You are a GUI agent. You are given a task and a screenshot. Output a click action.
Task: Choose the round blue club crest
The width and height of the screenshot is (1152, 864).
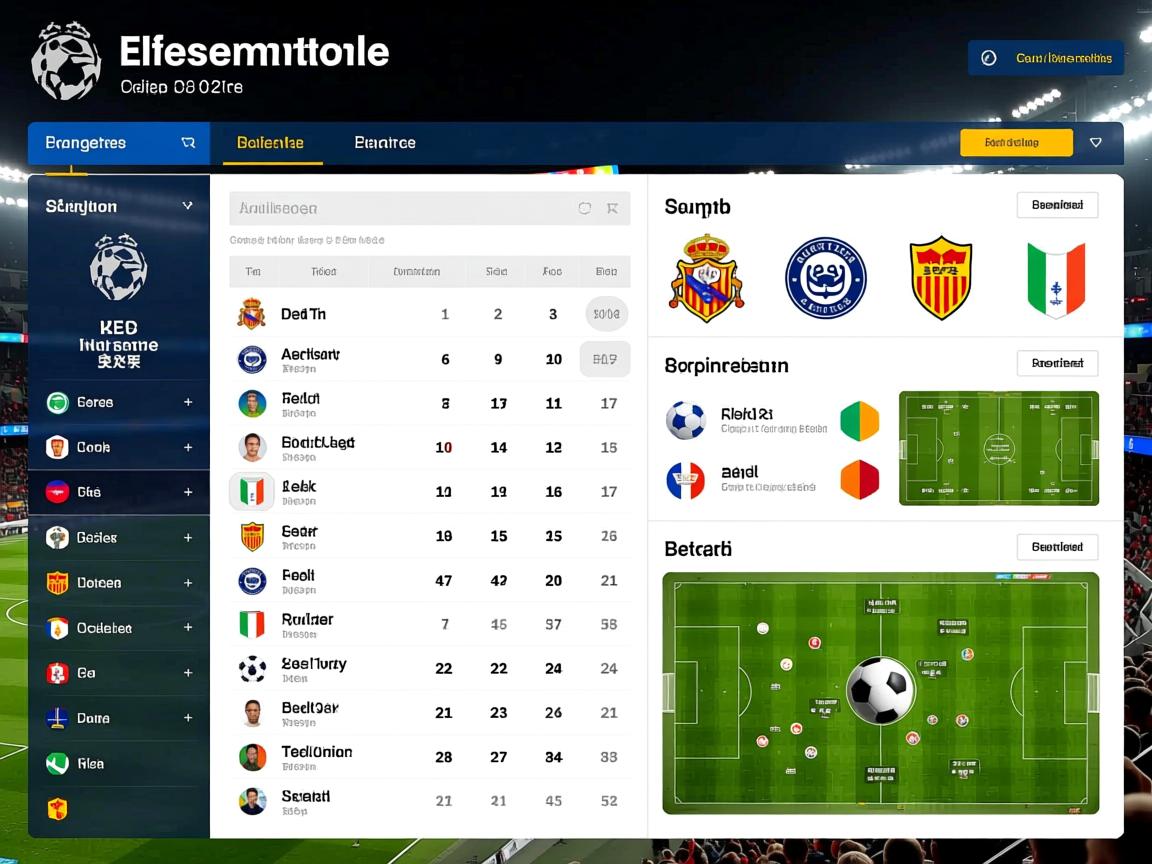(x=825, y=278)
